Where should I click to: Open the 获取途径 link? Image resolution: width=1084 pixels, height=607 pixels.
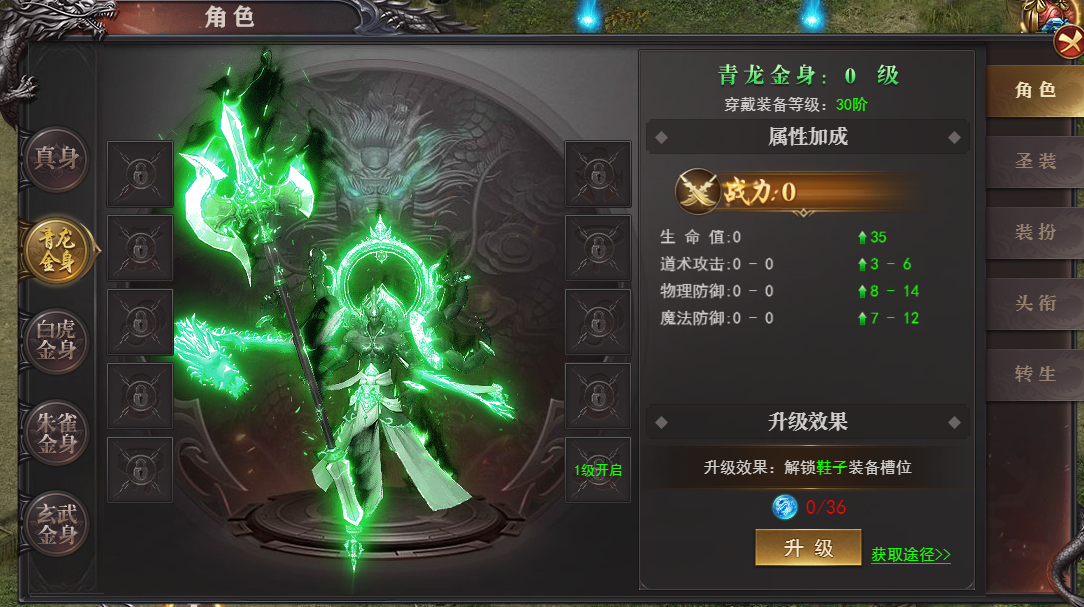pos(910,554)
